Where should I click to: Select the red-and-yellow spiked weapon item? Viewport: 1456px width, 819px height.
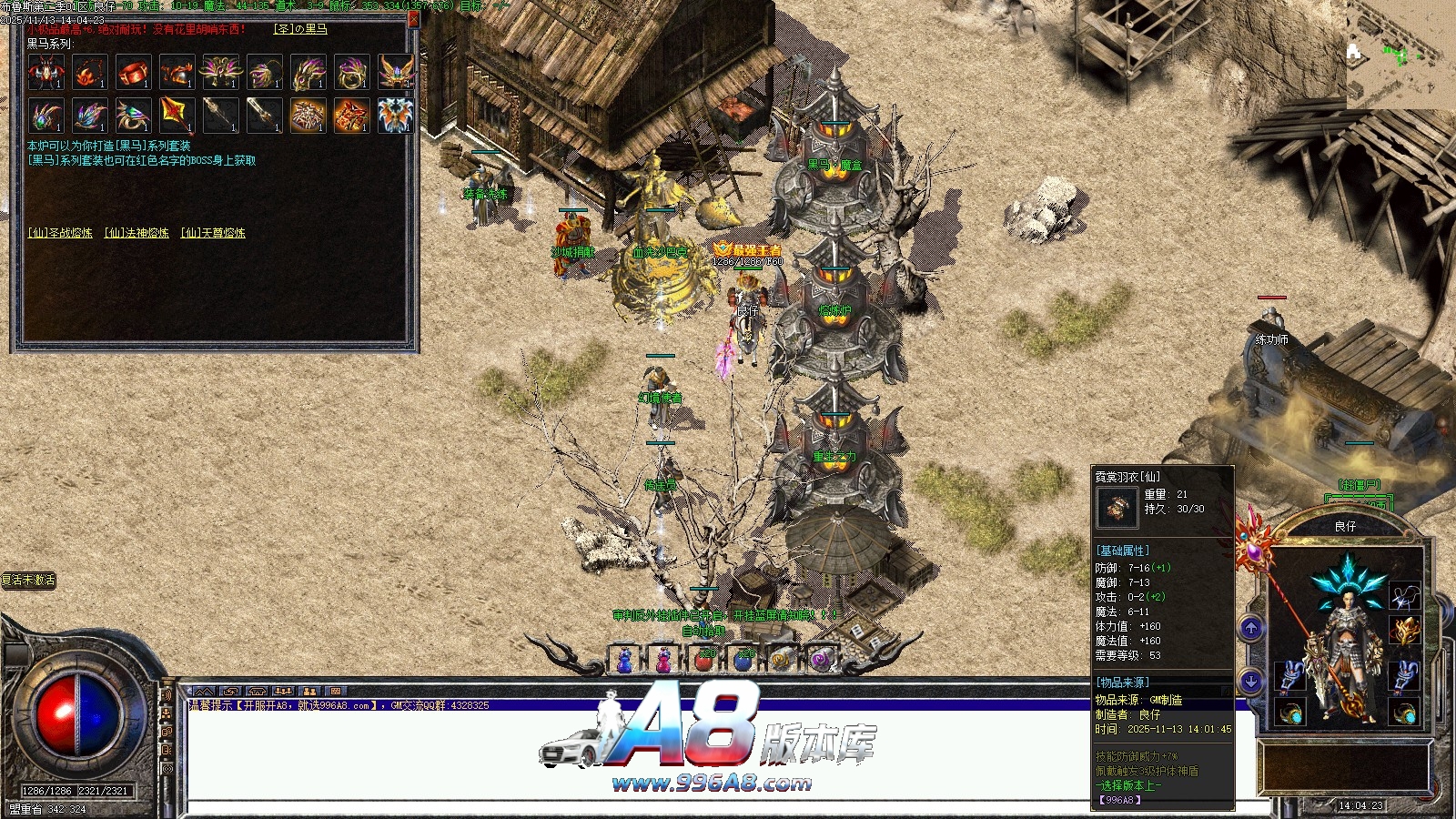(177, 116)
